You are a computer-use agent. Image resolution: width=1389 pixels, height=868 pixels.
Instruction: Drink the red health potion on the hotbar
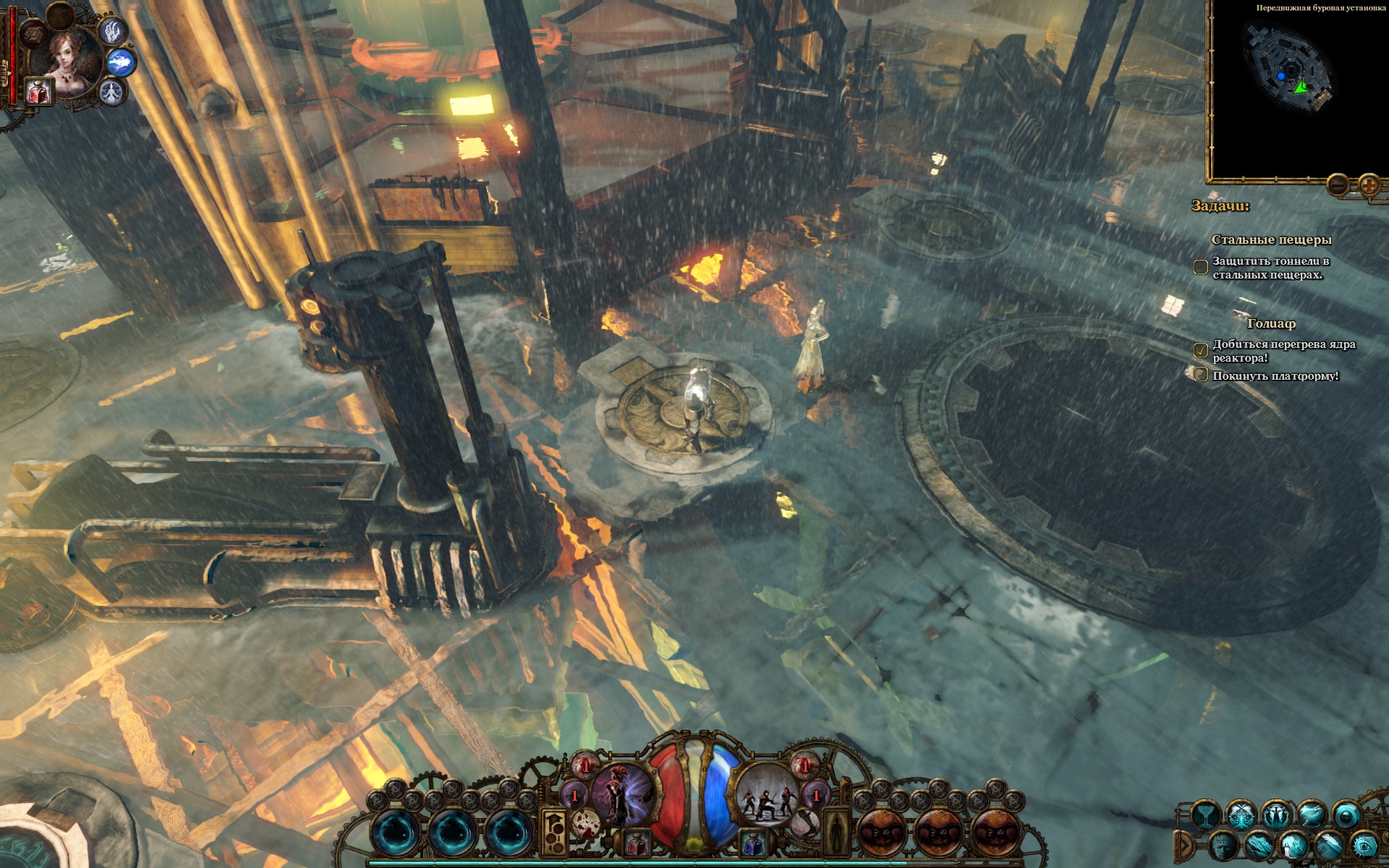tap(637, 843)
